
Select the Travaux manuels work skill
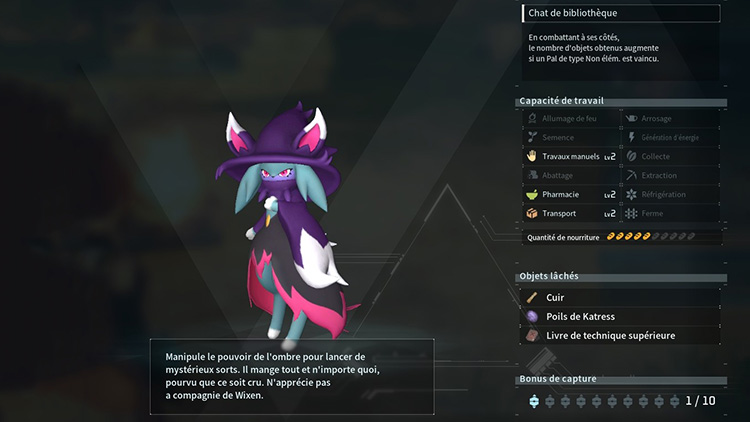[571, 156]
